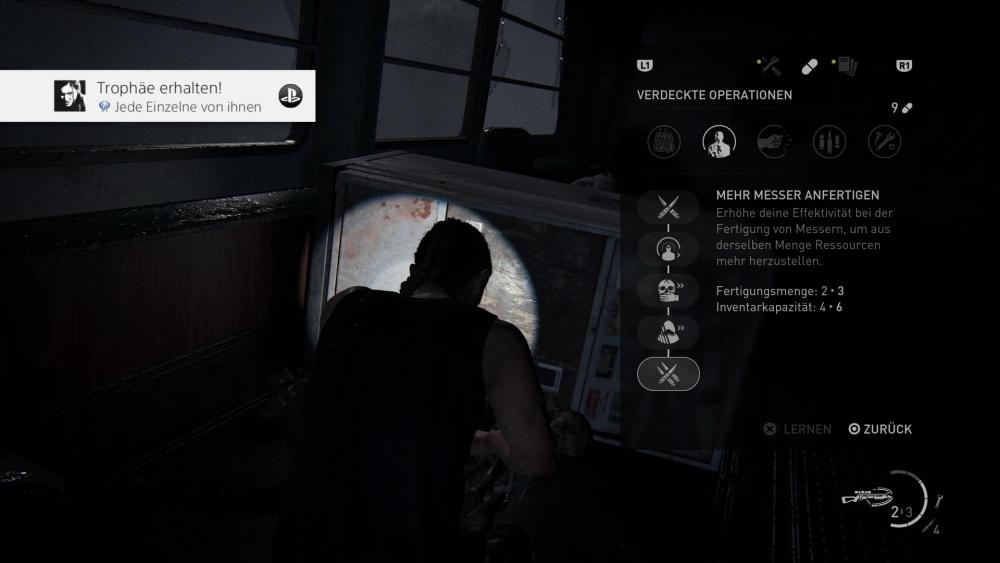
Task: Select the dog tags skill branch
Action: pos(664,141)
